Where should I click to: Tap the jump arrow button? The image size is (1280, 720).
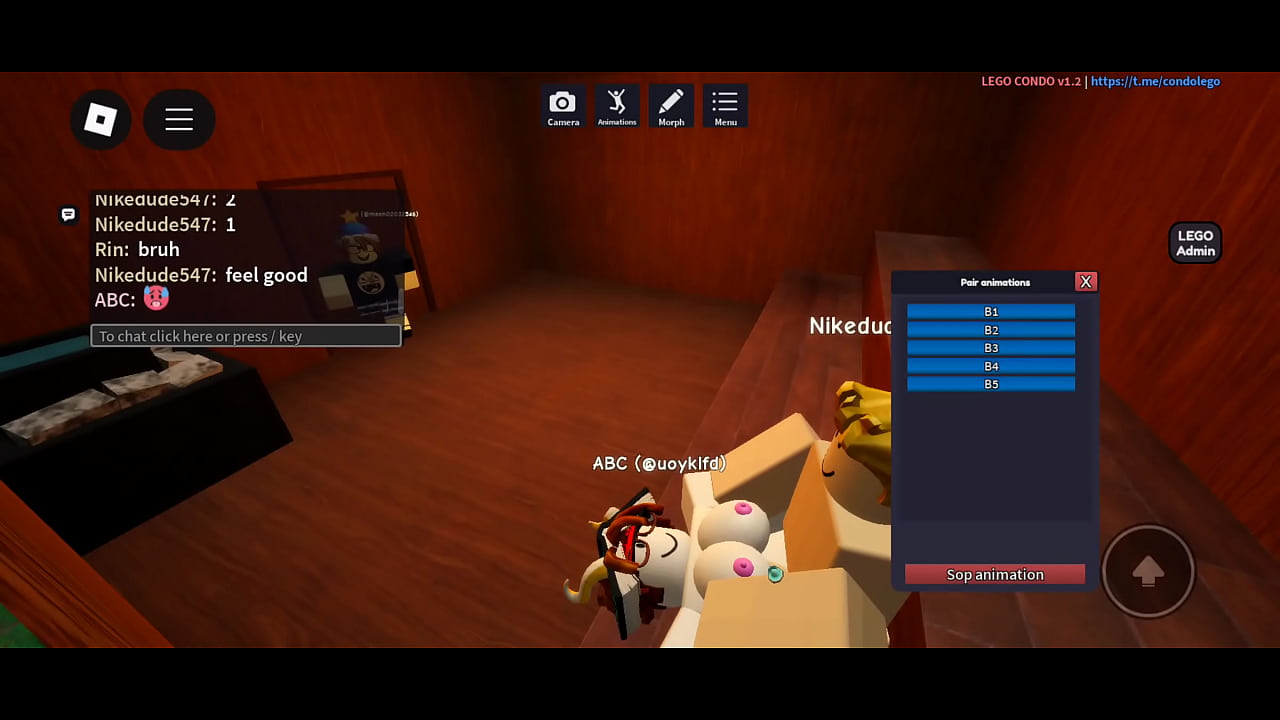click(1148, 571)
